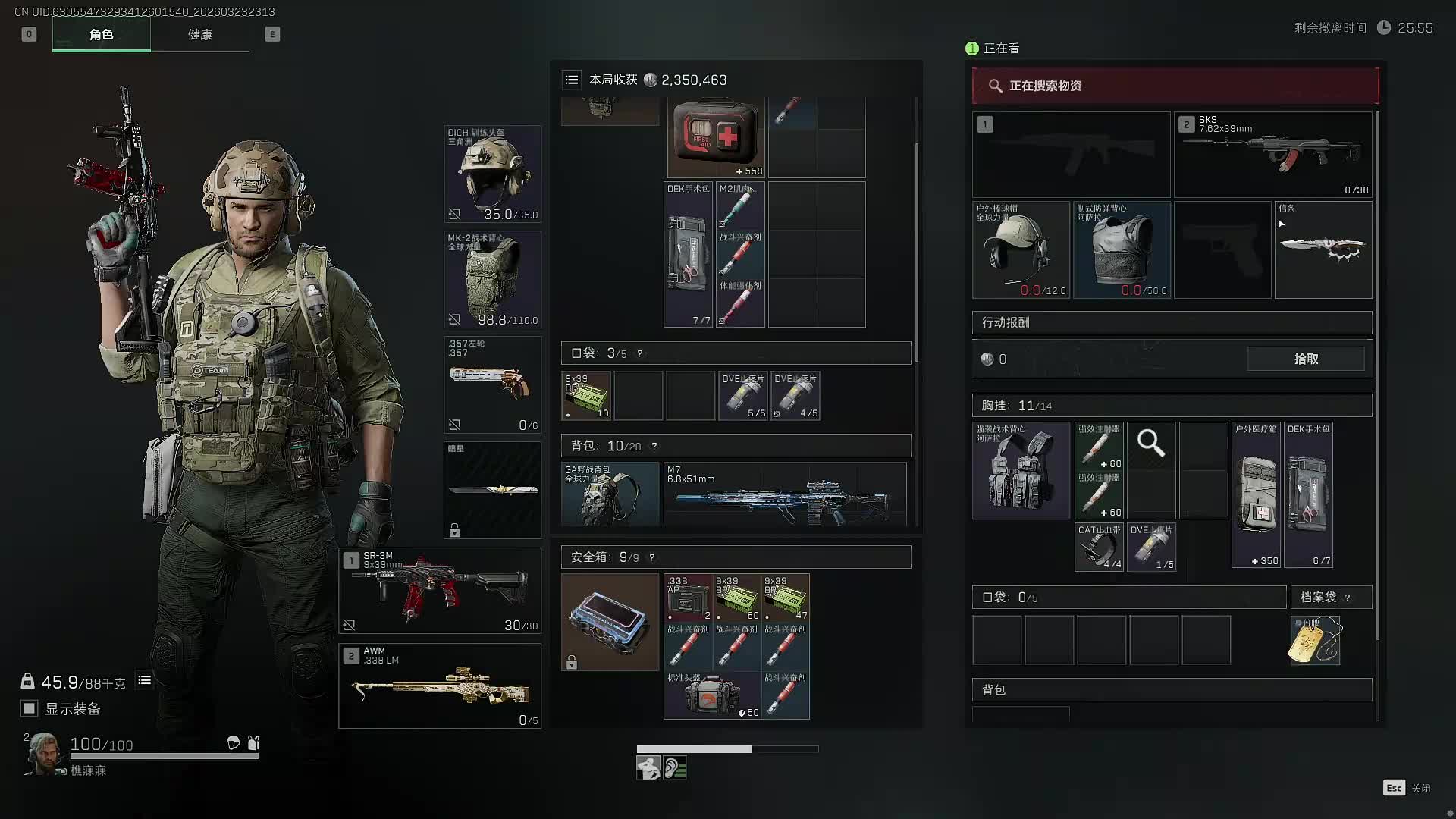This screenshot has width=1456, height=819.
Task: Open the weight details list icon
Action: [x=144, y=681]
